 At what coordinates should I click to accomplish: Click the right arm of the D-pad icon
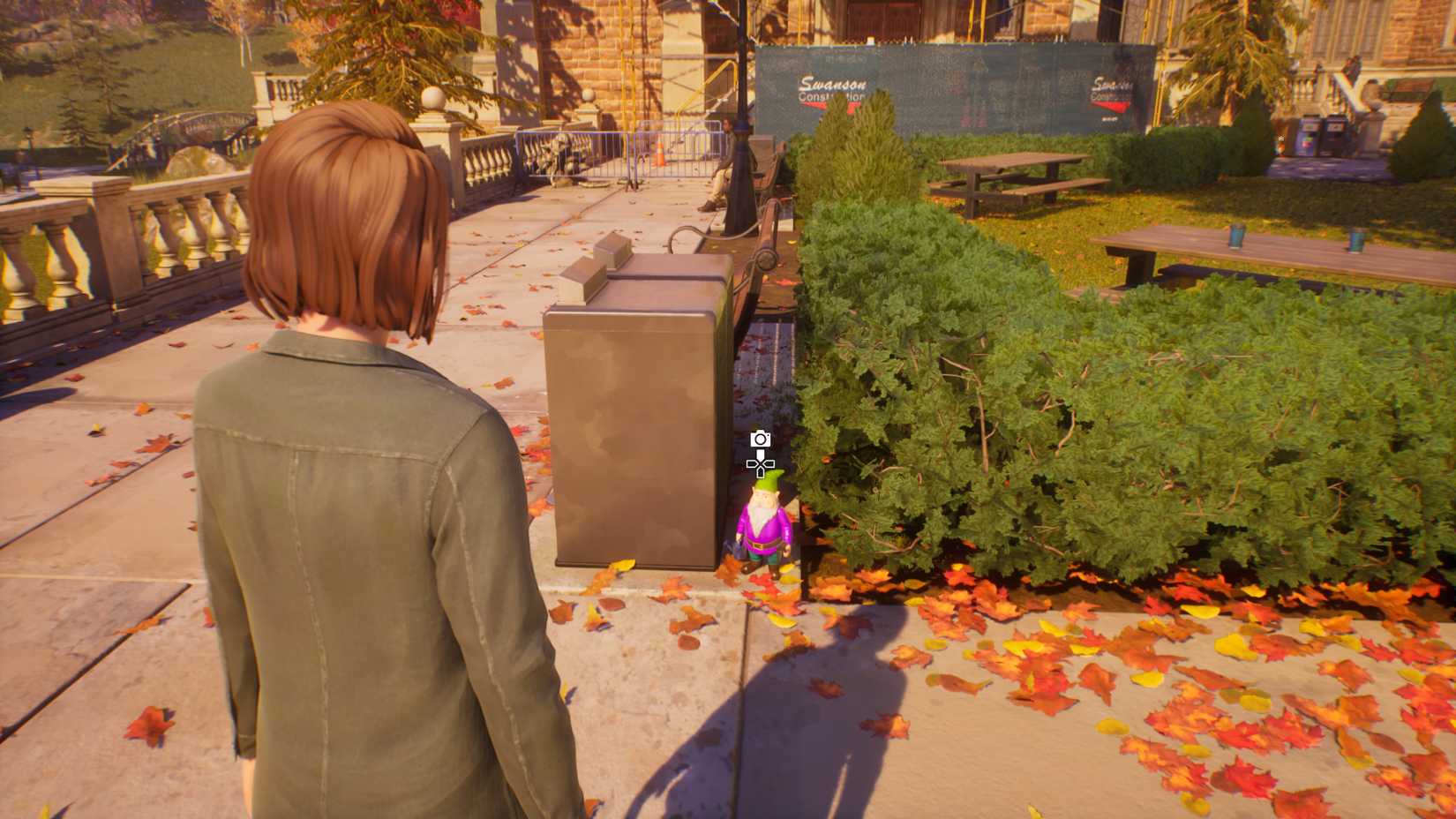(x=769, y=463)
